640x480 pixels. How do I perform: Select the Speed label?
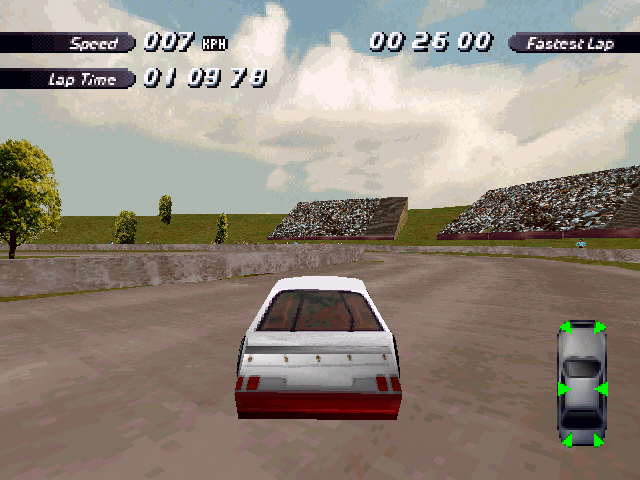93,43
